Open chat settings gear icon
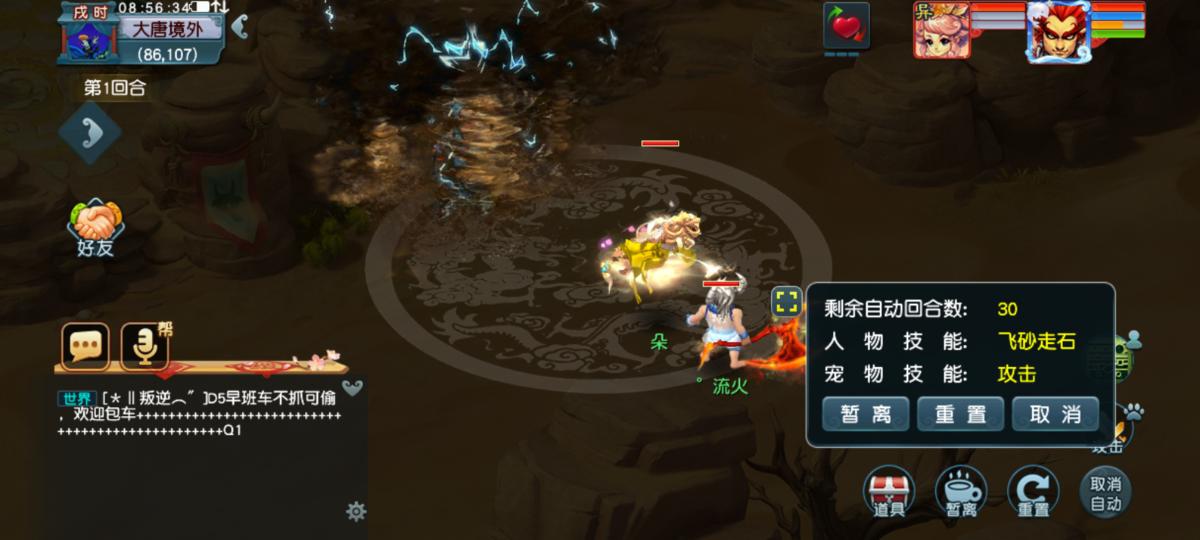Screen dimensions: 1200x540 [355, 512]
